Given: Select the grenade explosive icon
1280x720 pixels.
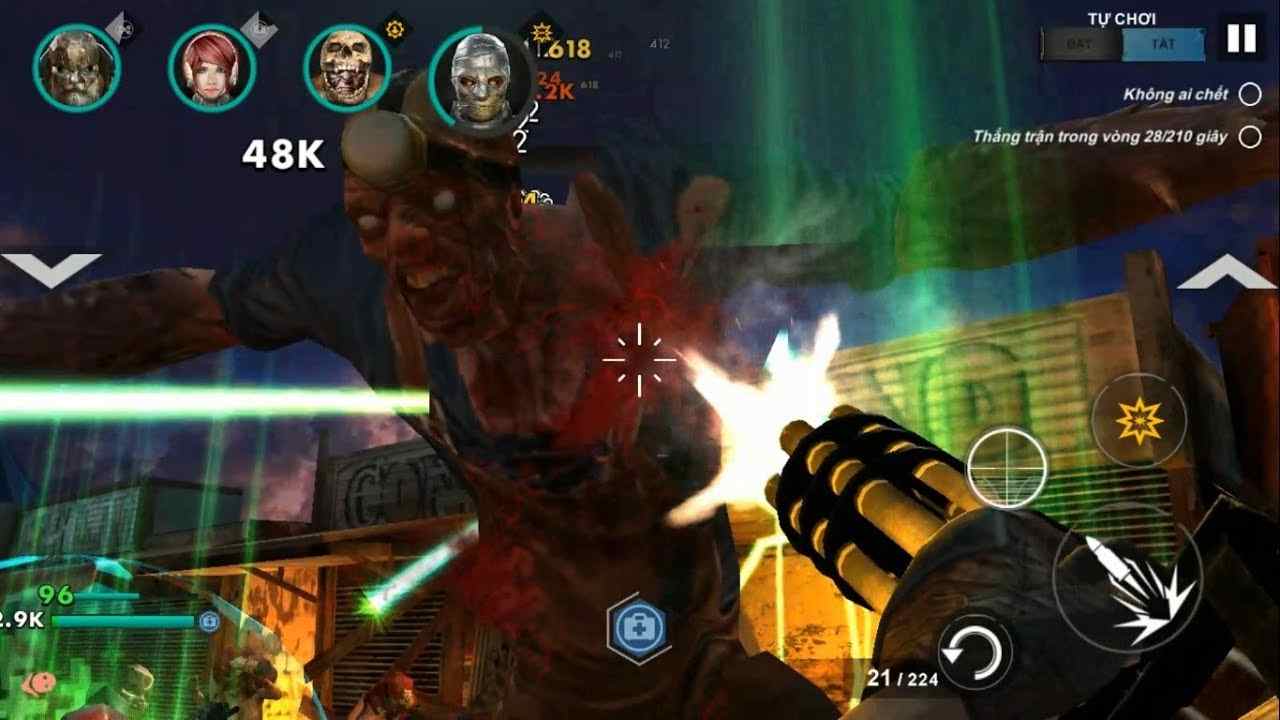Looking at the screenshot, I should [x=1140, y=420].
